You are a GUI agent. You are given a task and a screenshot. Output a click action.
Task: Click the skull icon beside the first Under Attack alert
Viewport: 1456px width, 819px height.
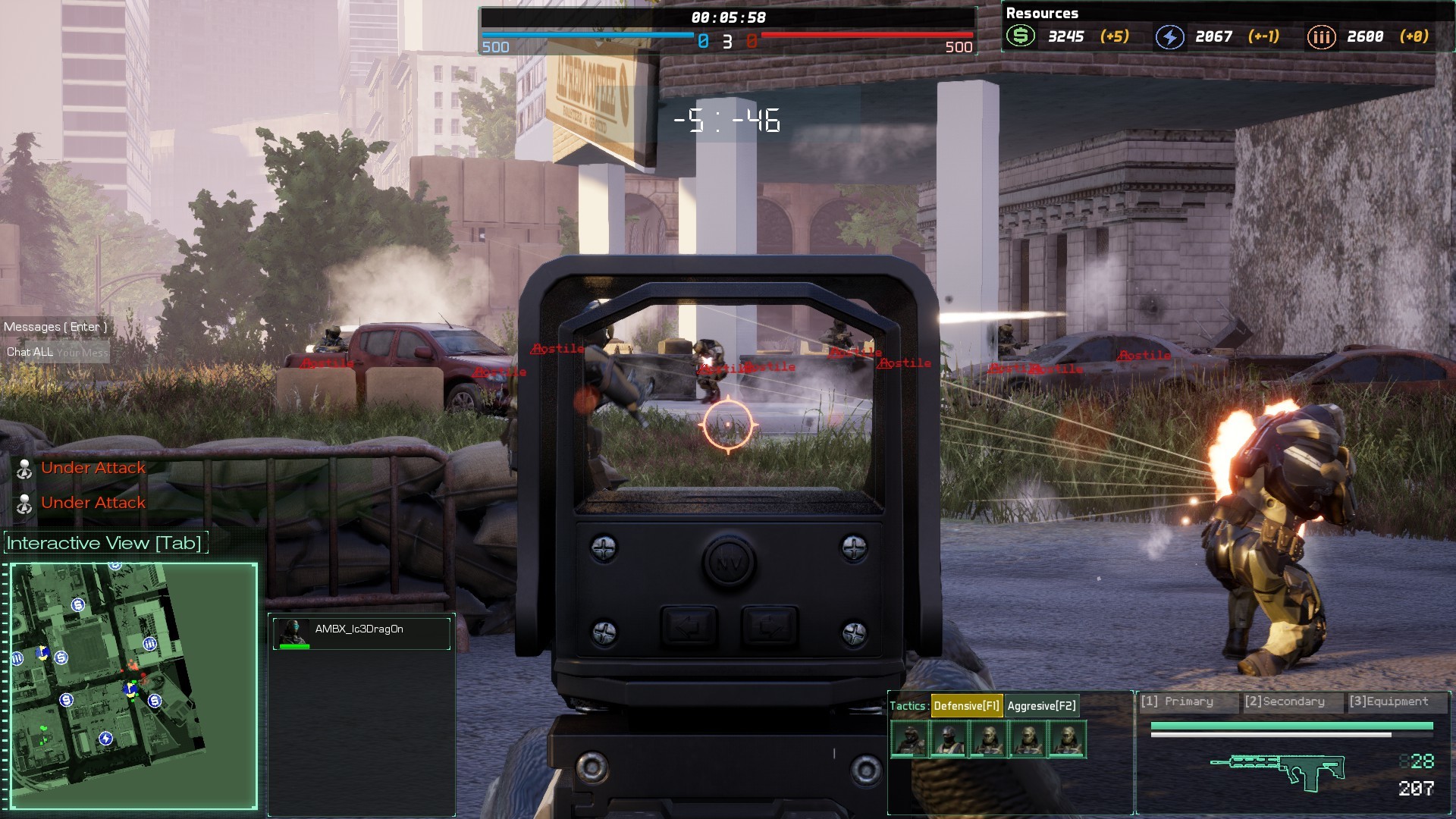(25, 468)
